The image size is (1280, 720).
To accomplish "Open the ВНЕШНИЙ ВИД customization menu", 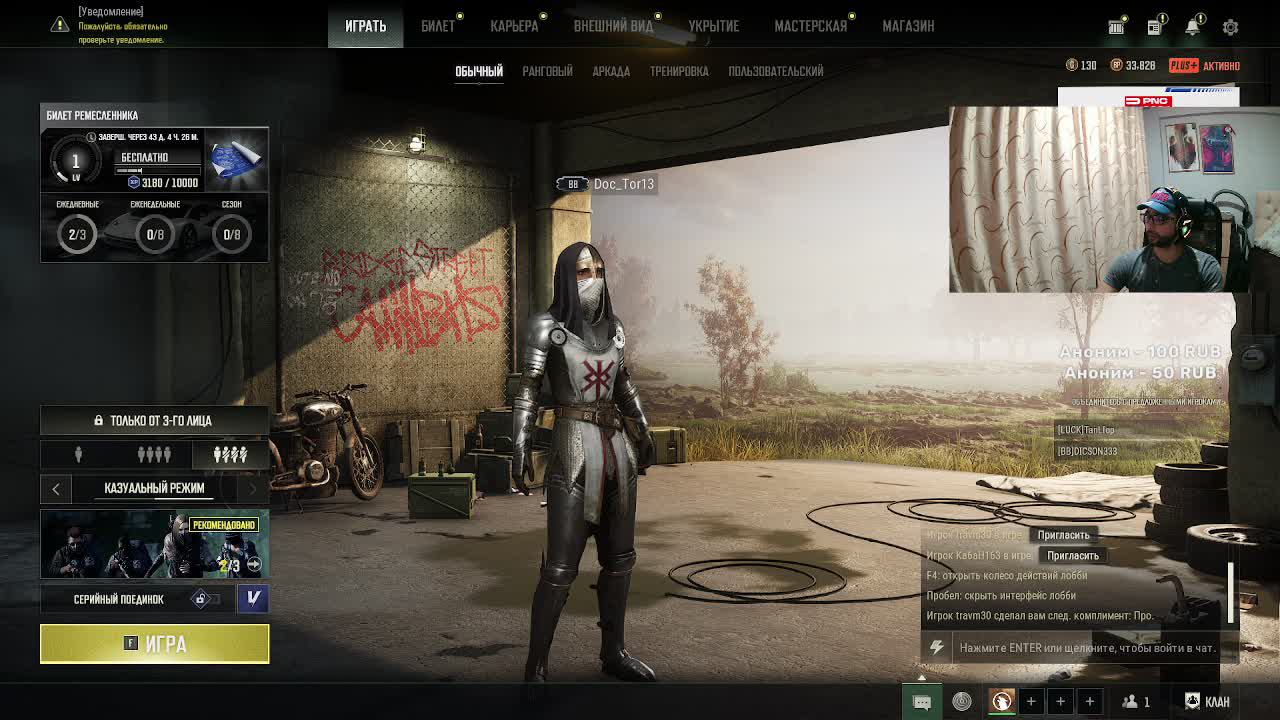I will tap(613, 26).
